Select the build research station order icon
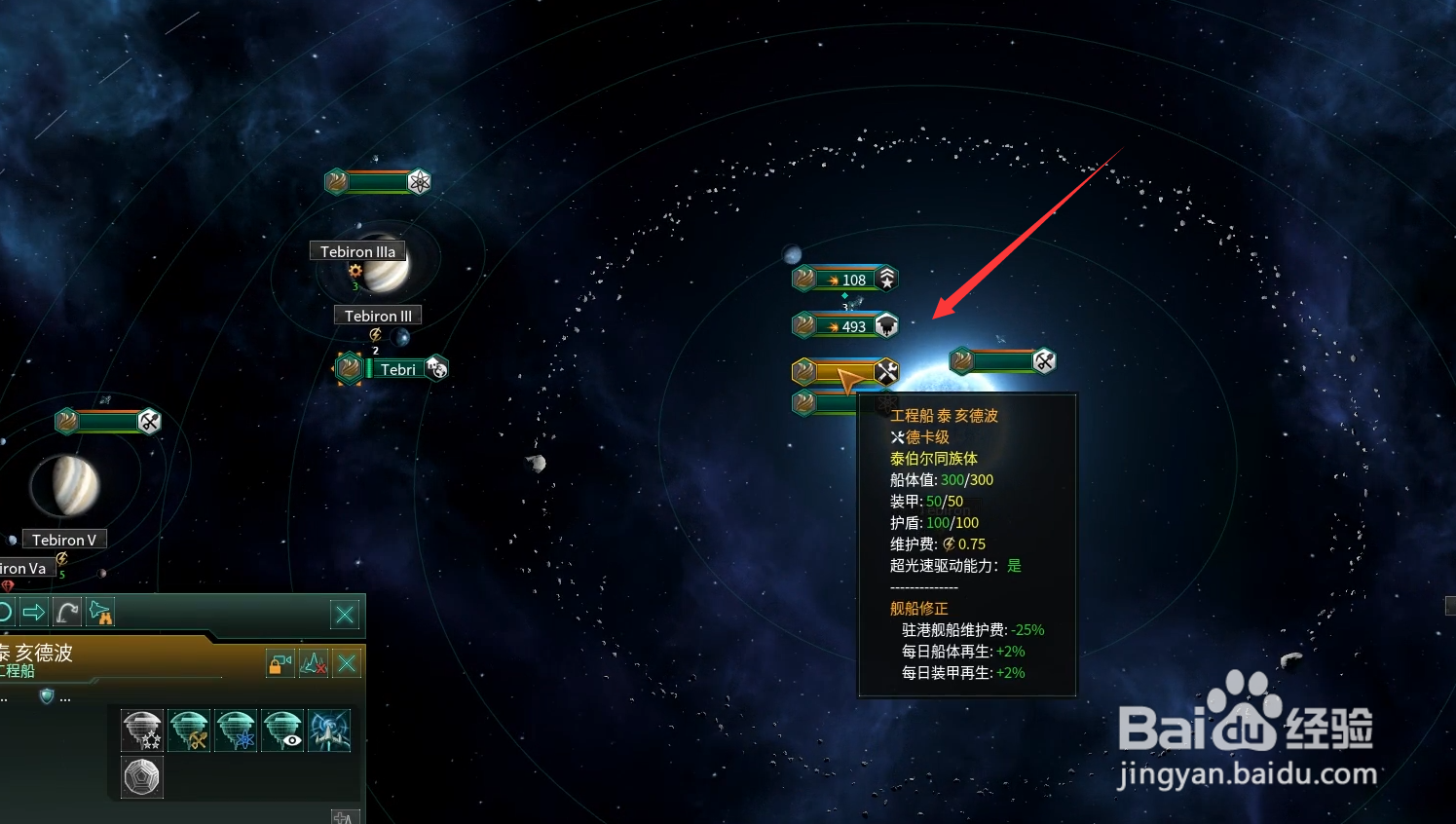Viewport: 1456px width, 824px height. (235, 730)
